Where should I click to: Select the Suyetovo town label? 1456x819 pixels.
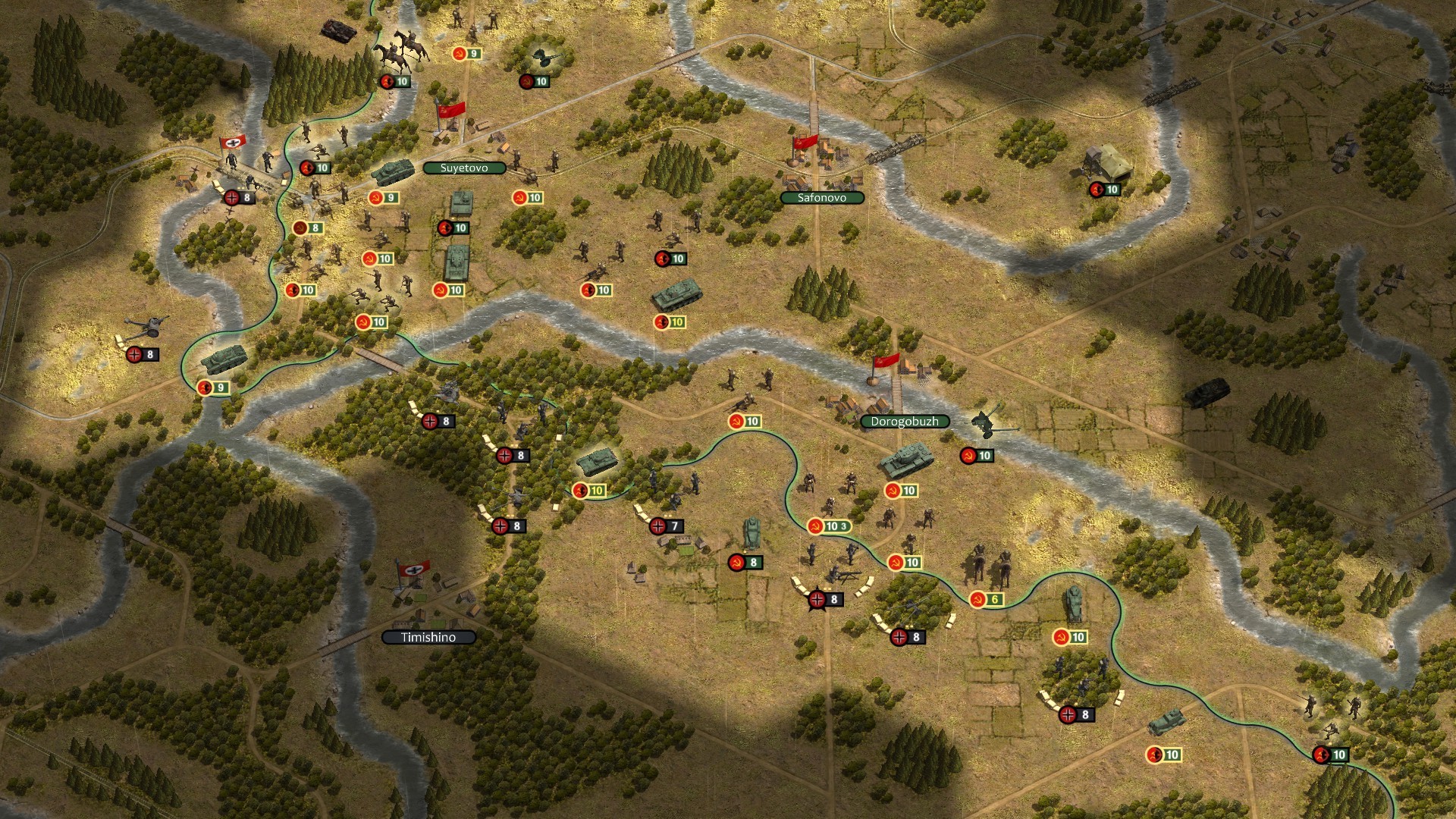(x=464, y=168)
